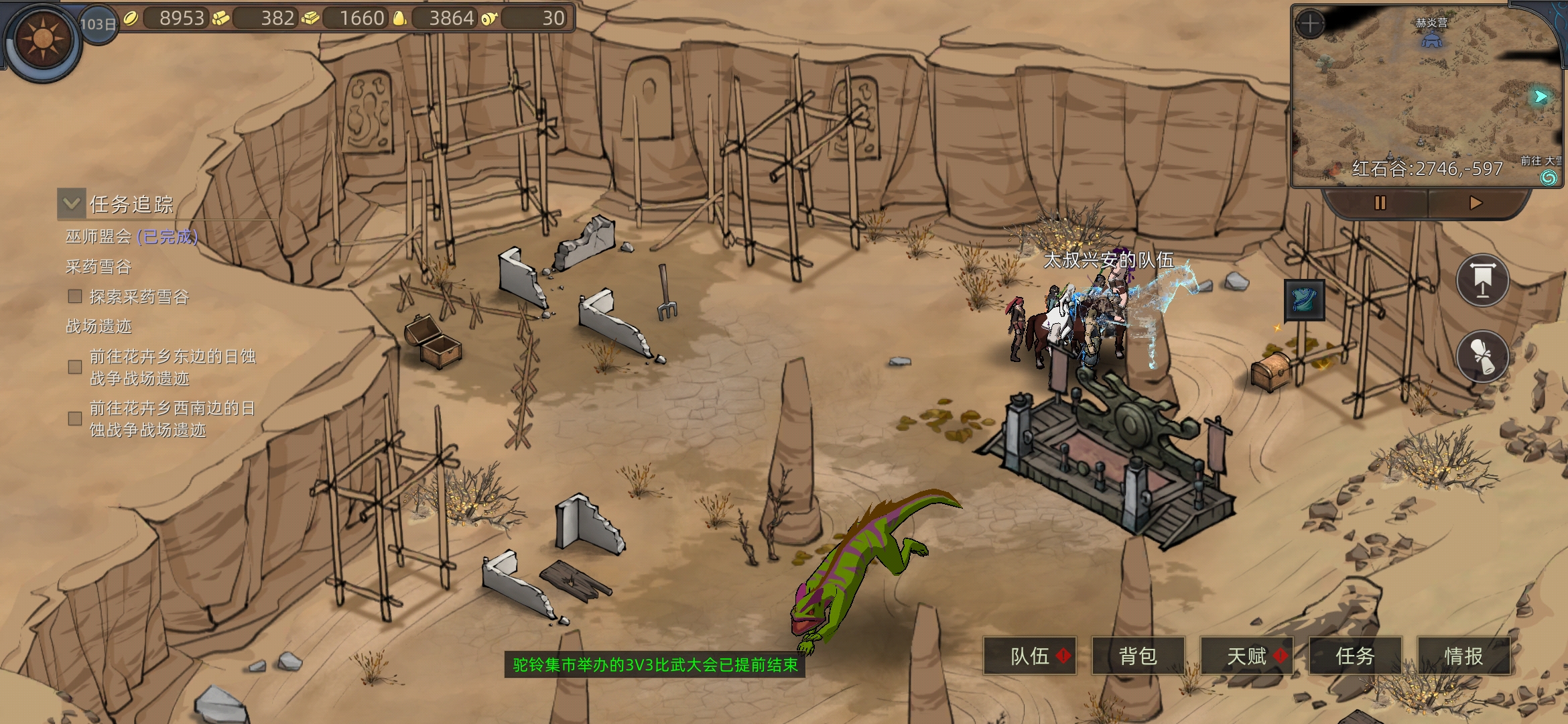Open the 天赋 talents menu

[x=1247, y=656]
